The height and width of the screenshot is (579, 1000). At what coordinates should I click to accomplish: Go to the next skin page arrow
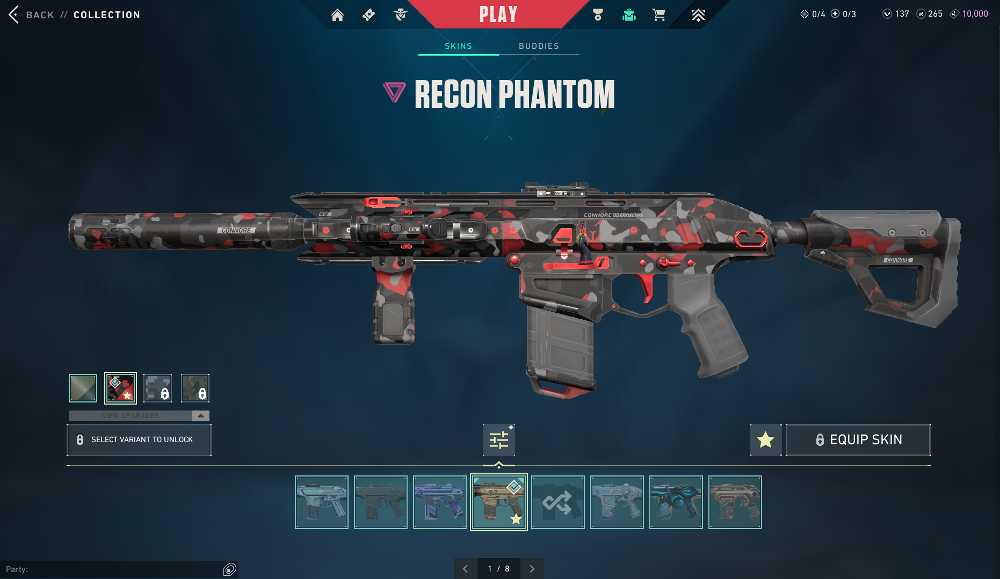click(532, 569)
